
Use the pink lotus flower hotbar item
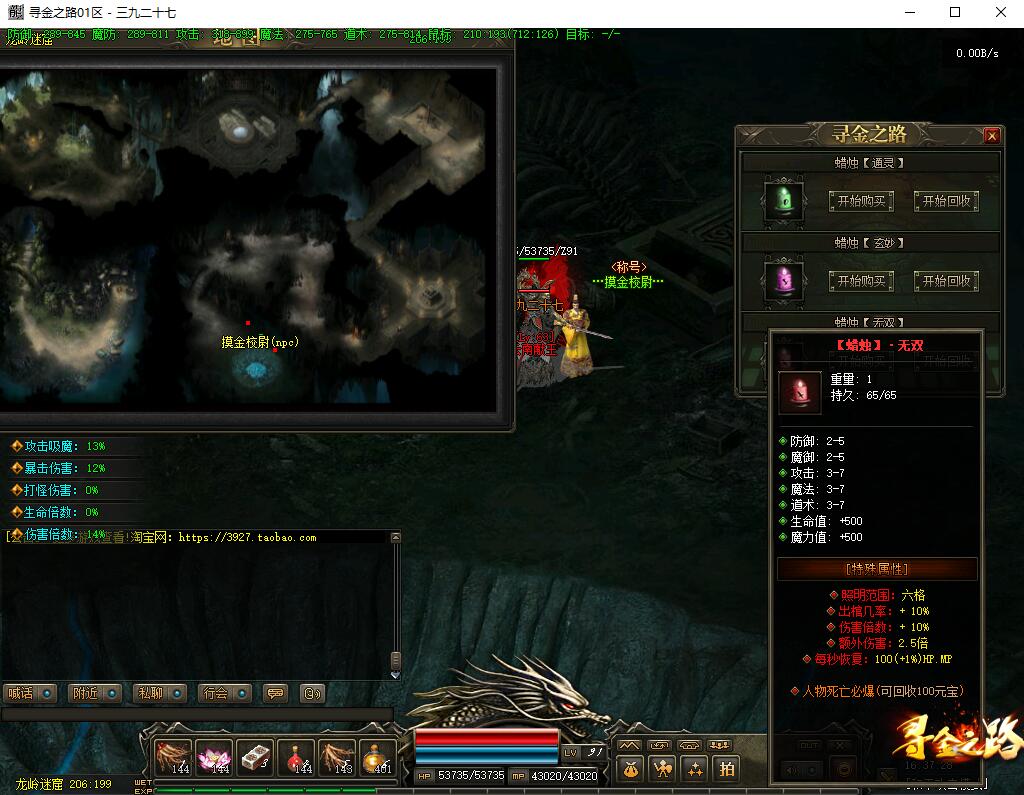pos(214,758)
